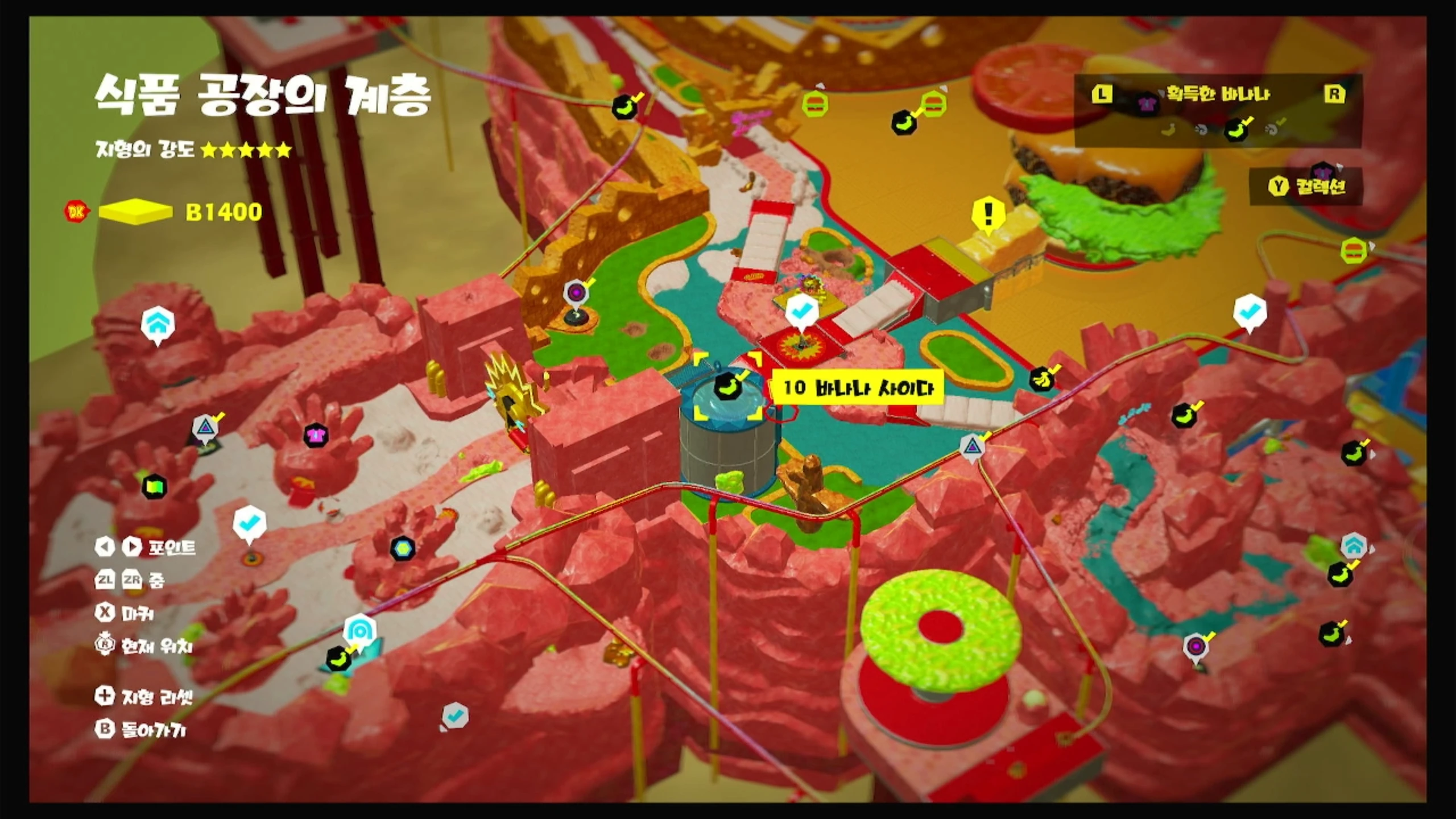Select the purple circle marker on the green lawn

point(576,293)
